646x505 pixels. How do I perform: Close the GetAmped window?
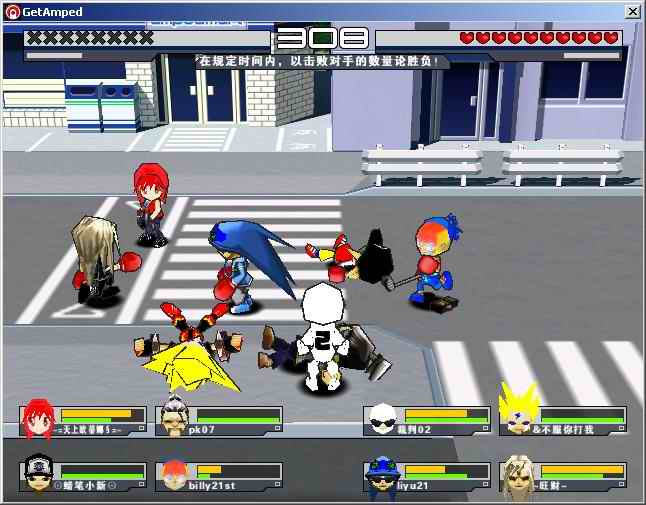(x=632, y=12)
